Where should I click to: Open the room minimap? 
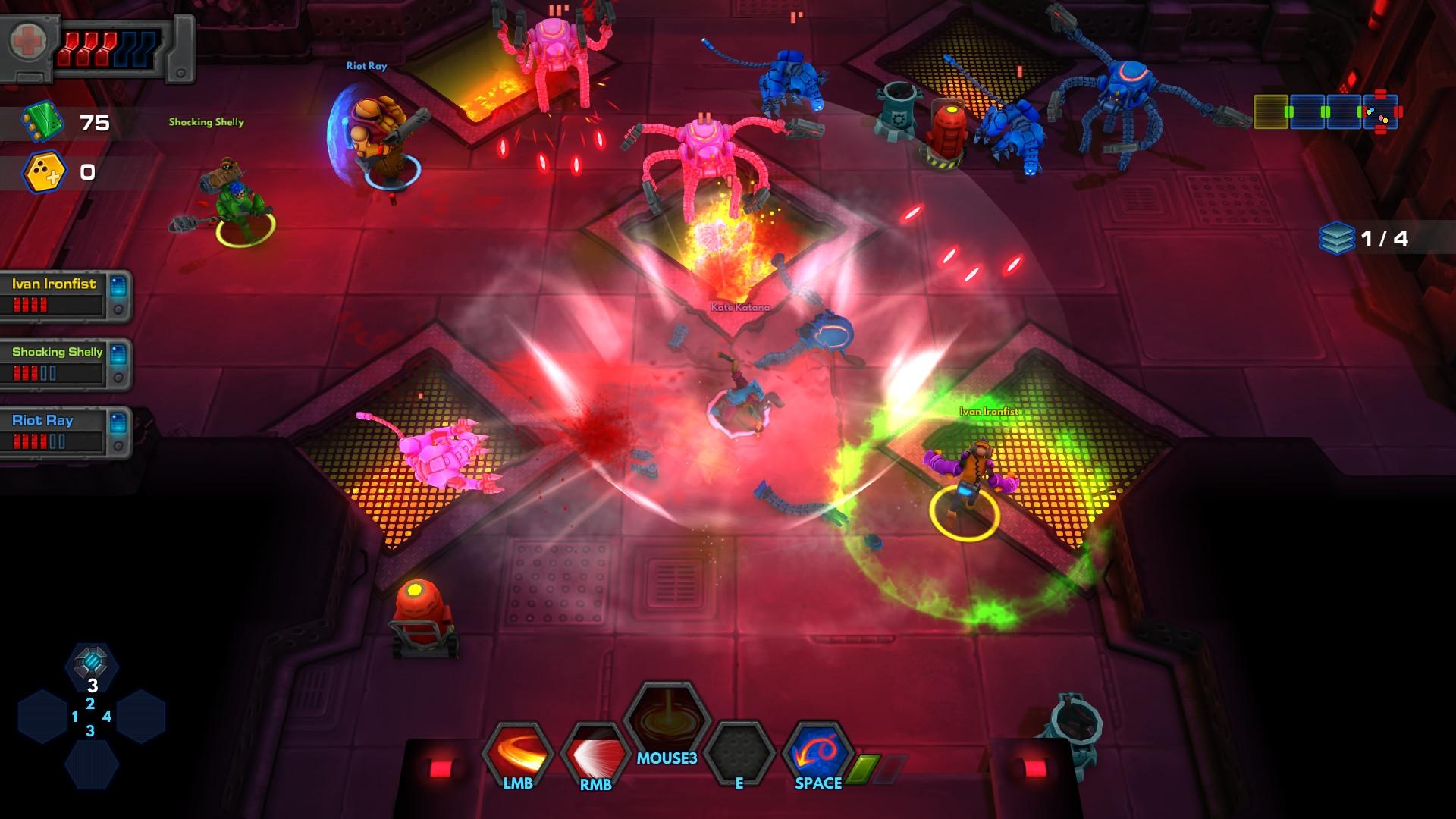click(x=1327, y=112)
